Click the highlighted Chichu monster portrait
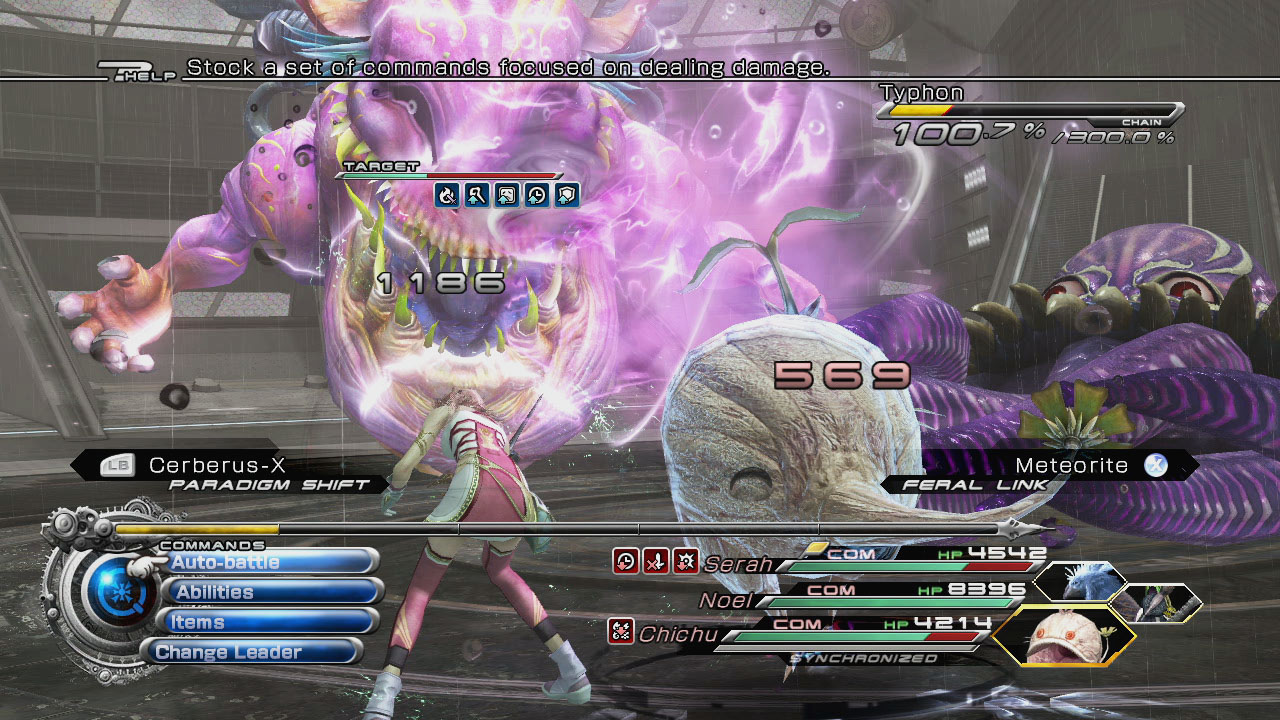The height and width of the screenshot is (720, 1280). coord(1064,635)
